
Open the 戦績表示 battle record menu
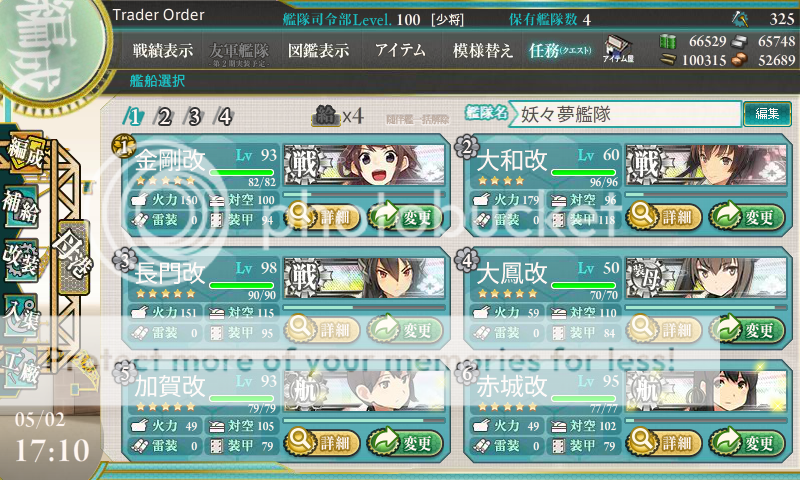point(165,50)
